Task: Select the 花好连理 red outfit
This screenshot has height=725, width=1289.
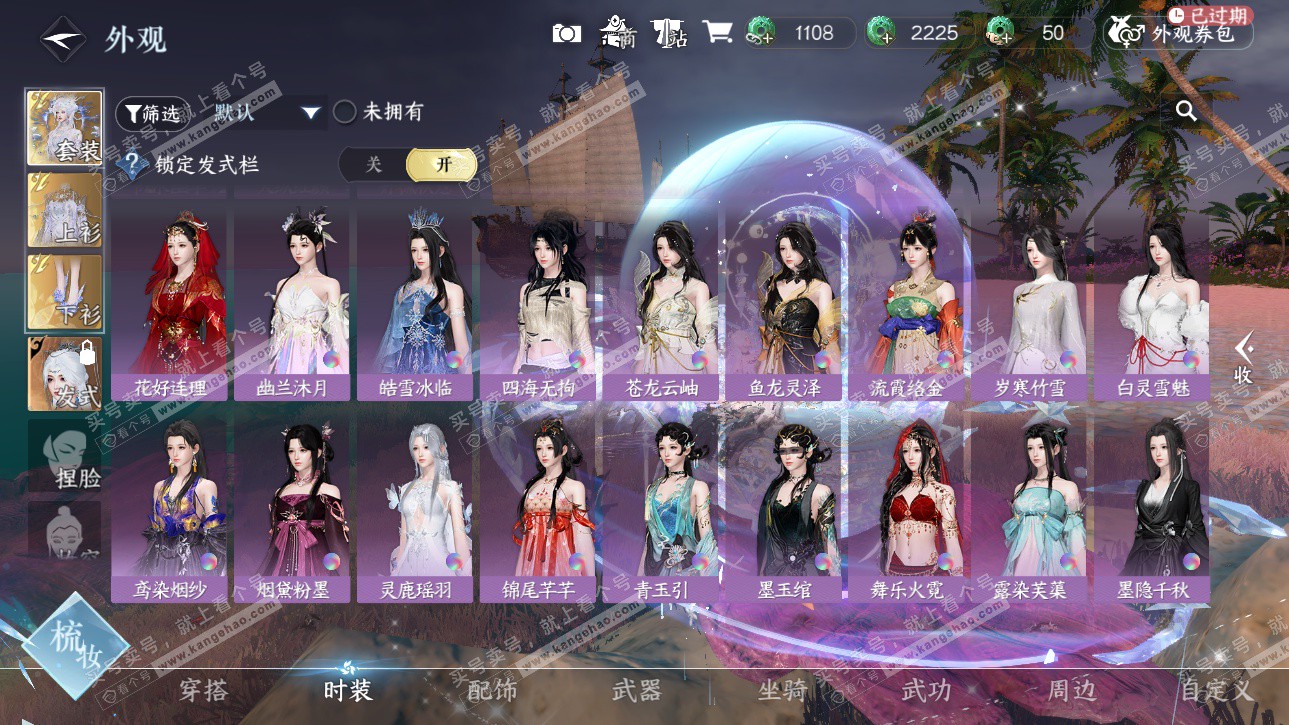Action: click(172, 300)
